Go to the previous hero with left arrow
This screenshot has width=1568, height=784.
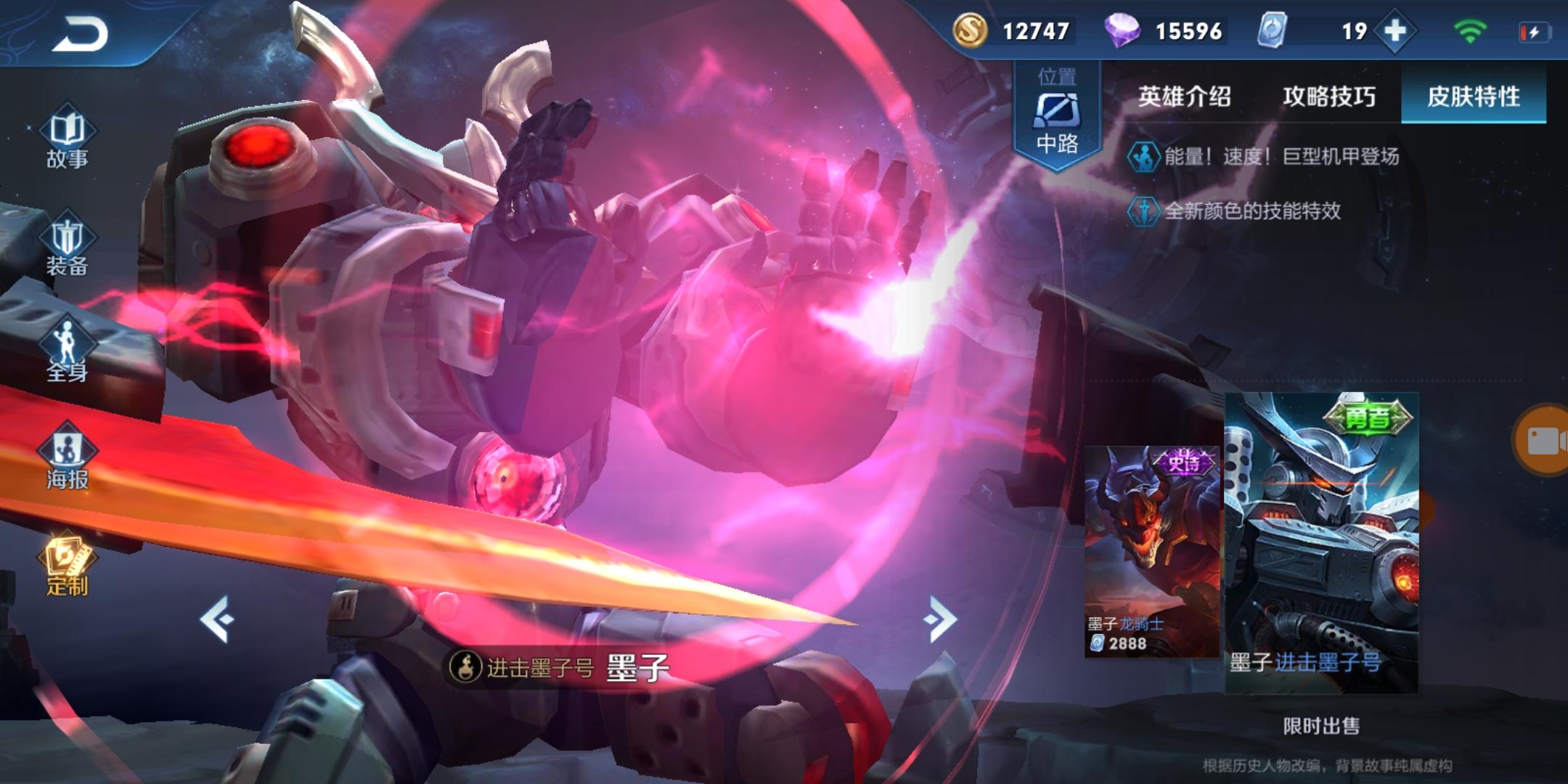point(217,619)
